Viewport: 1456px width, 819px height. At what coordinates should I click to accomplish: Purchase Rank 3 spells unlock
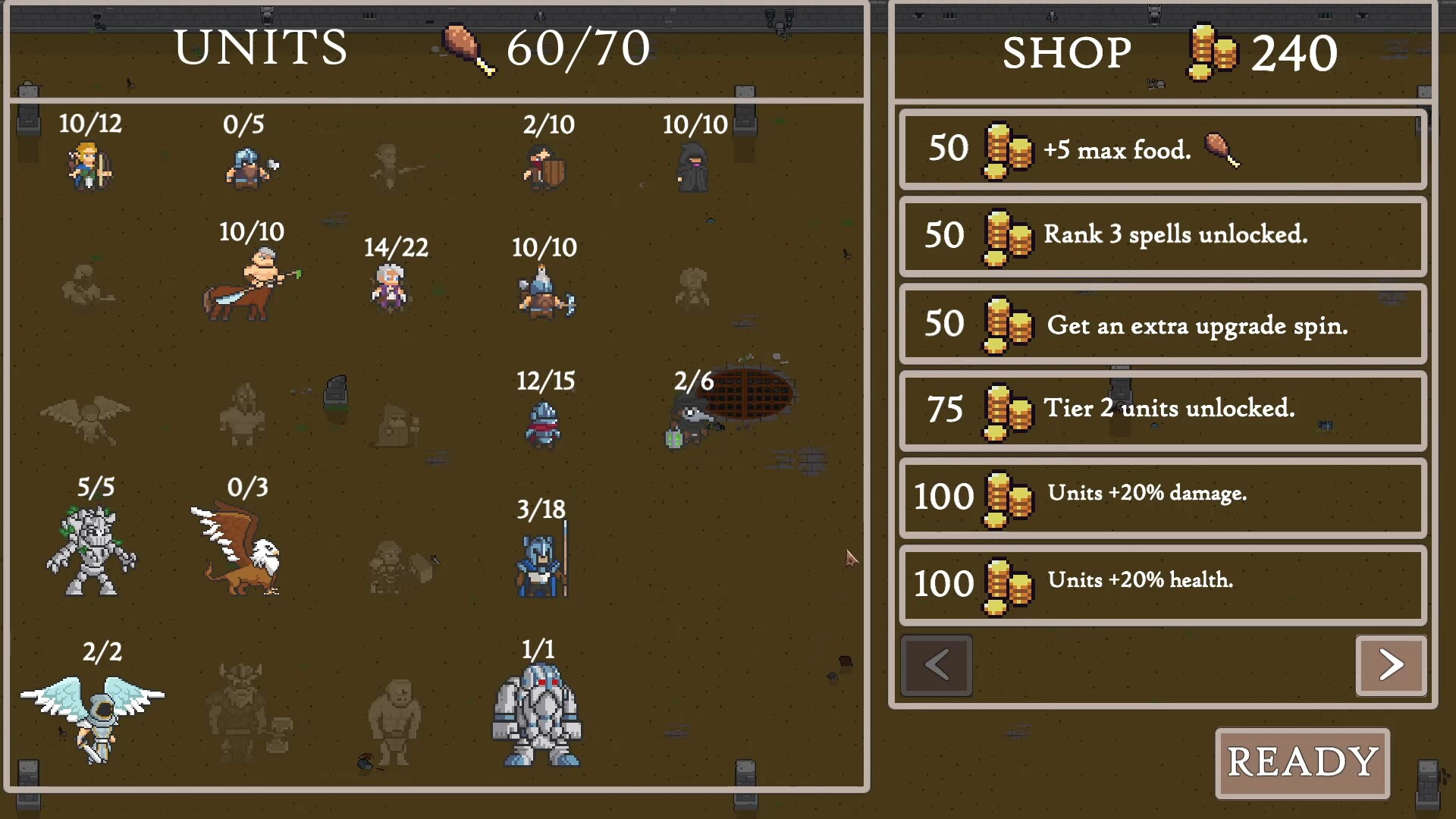(x=1162, y=237)
